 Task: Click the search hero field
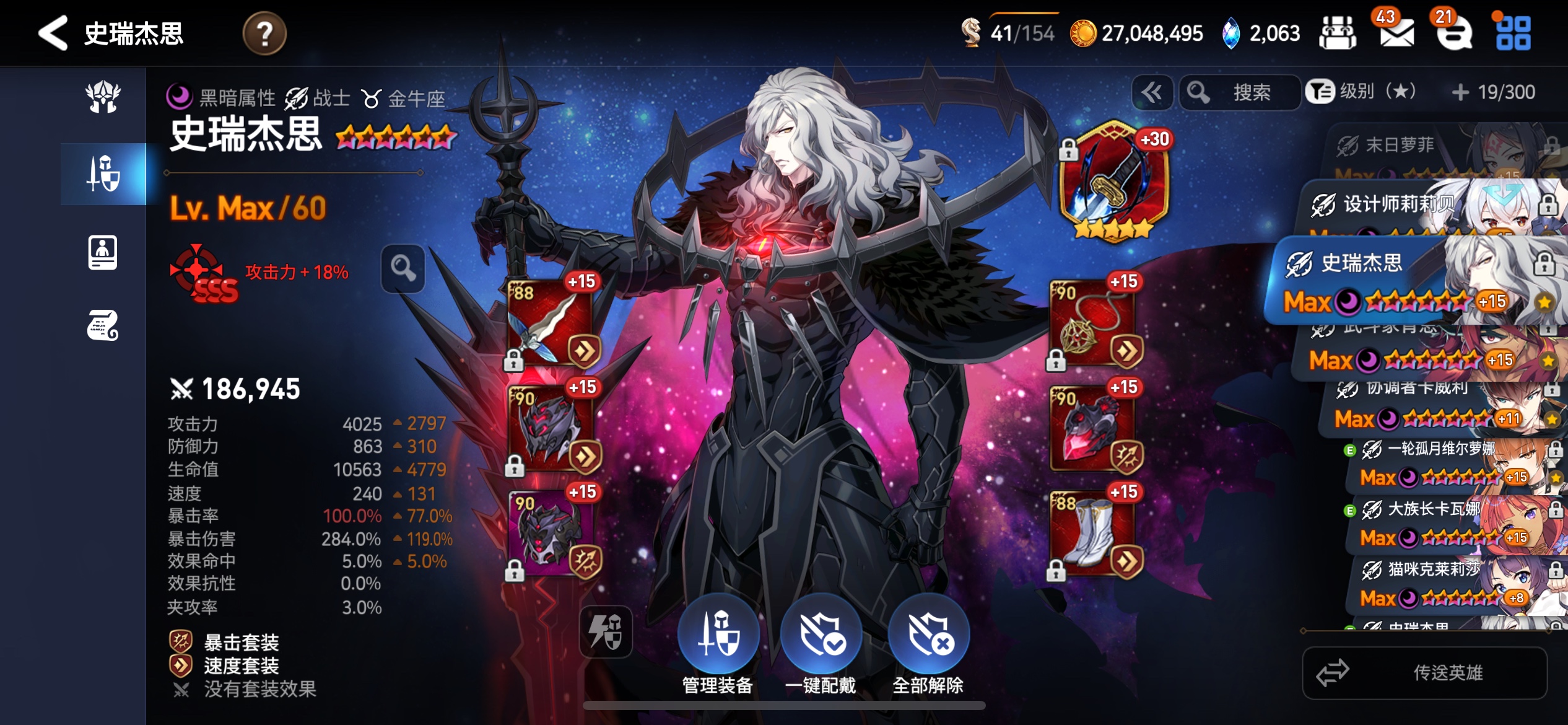coord(1240,93)
